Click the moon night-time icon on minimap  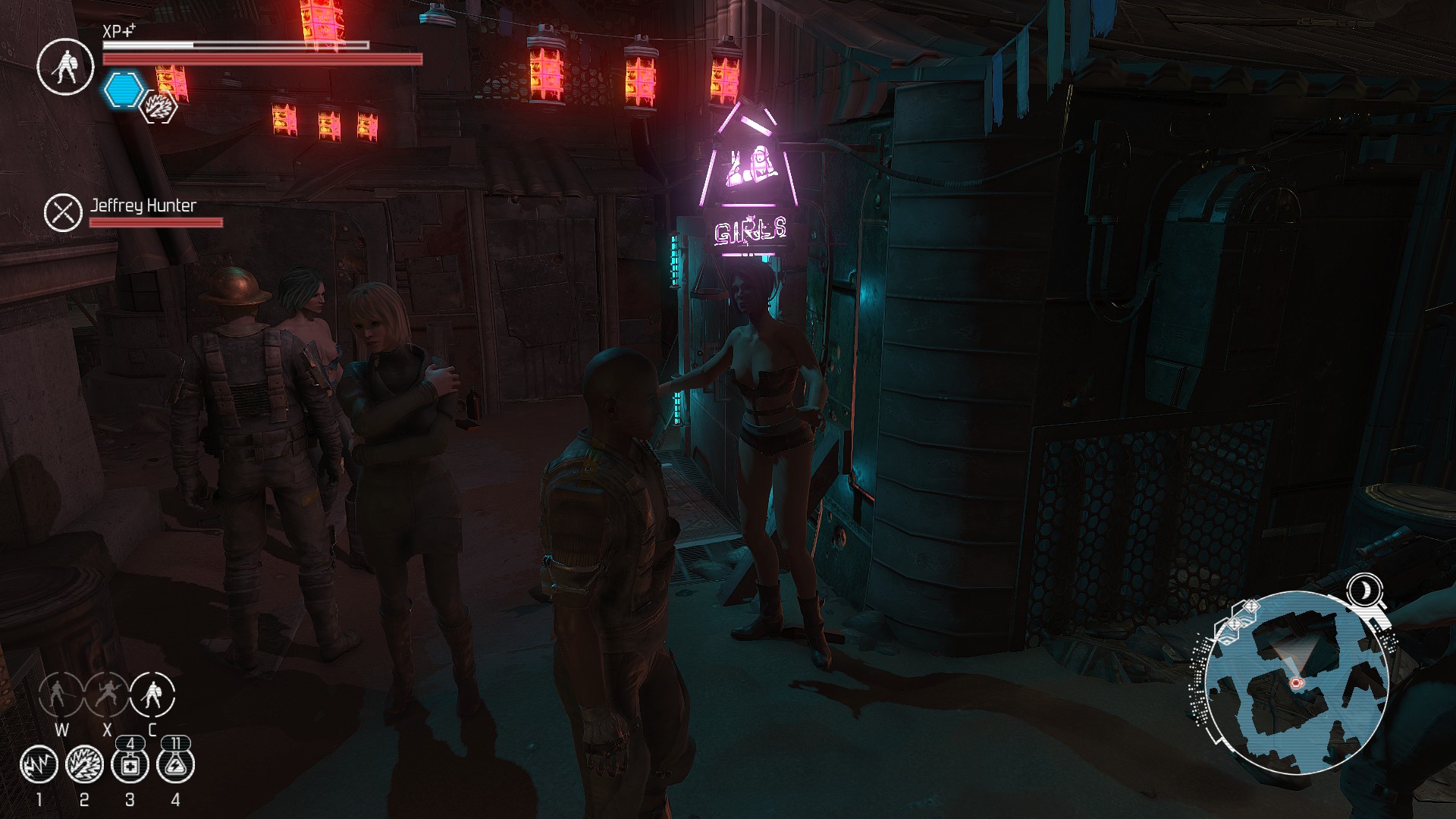1364,589
